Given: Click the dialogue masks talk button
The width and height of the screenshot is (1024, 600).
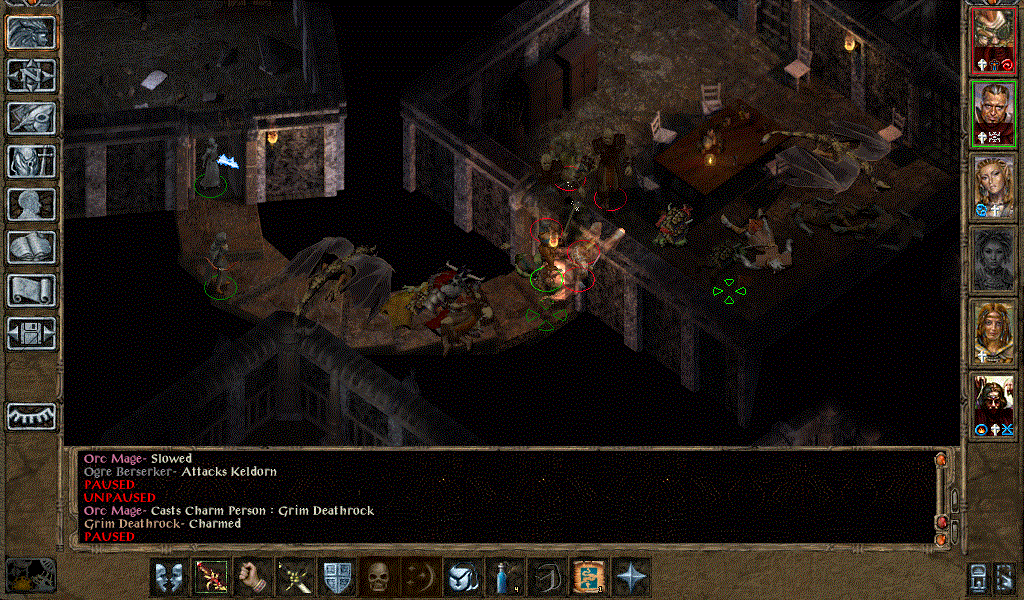Looking at the screenshot, I should point(169,577).
